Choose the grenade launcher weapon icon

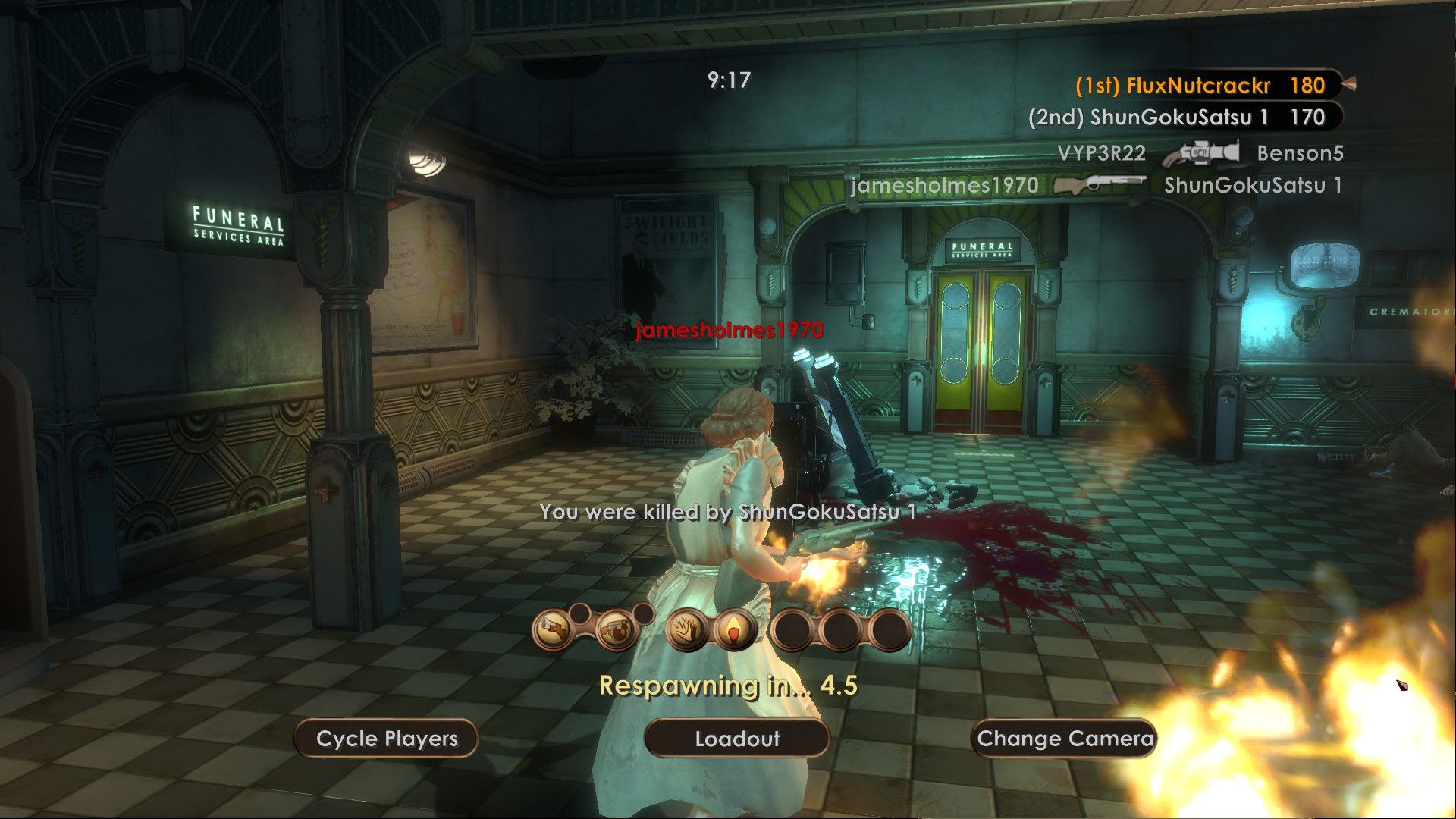pyautogui.click(x=616, y=629)
